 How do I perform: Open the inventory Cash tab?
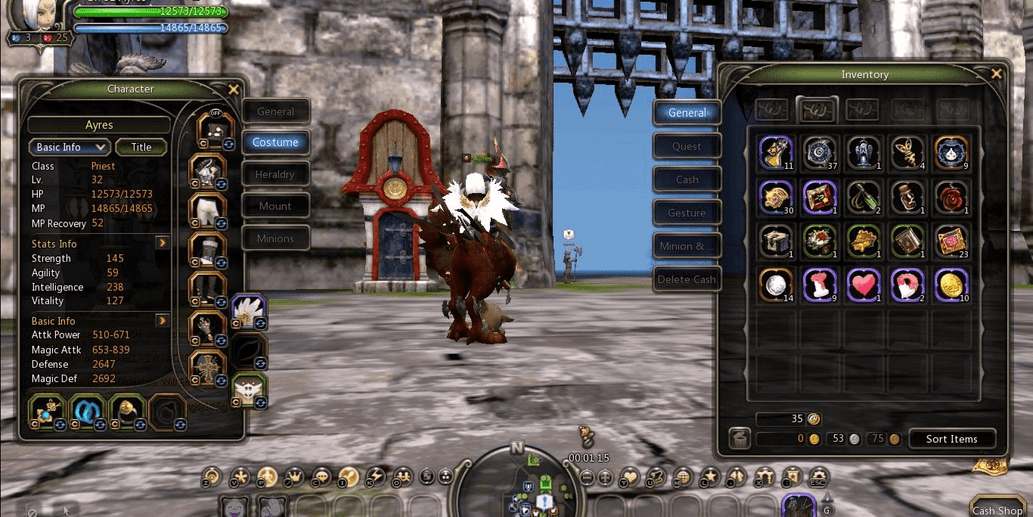687,179
